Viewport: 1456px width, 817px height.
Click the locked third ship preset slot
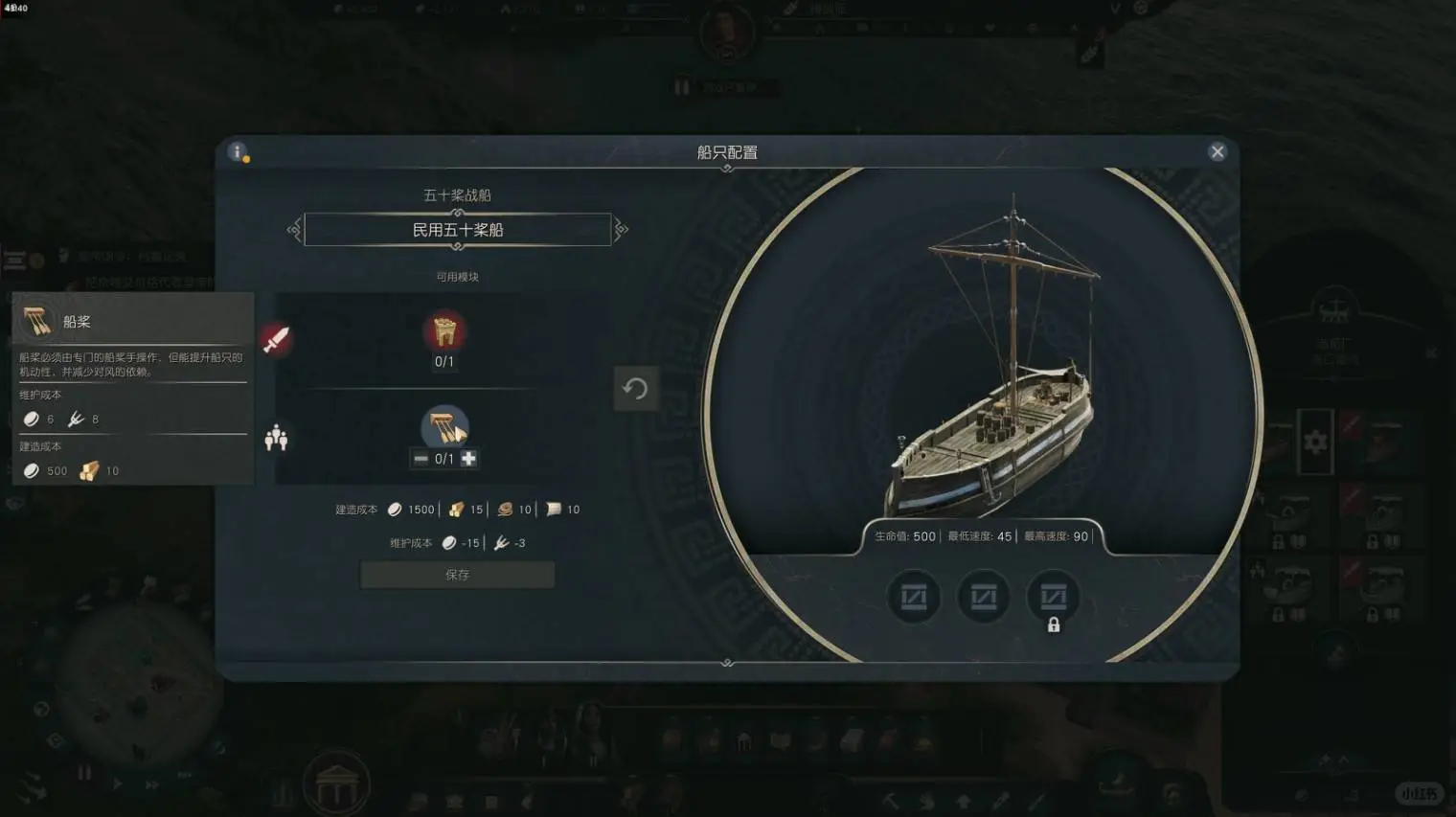click(1054, 595)
